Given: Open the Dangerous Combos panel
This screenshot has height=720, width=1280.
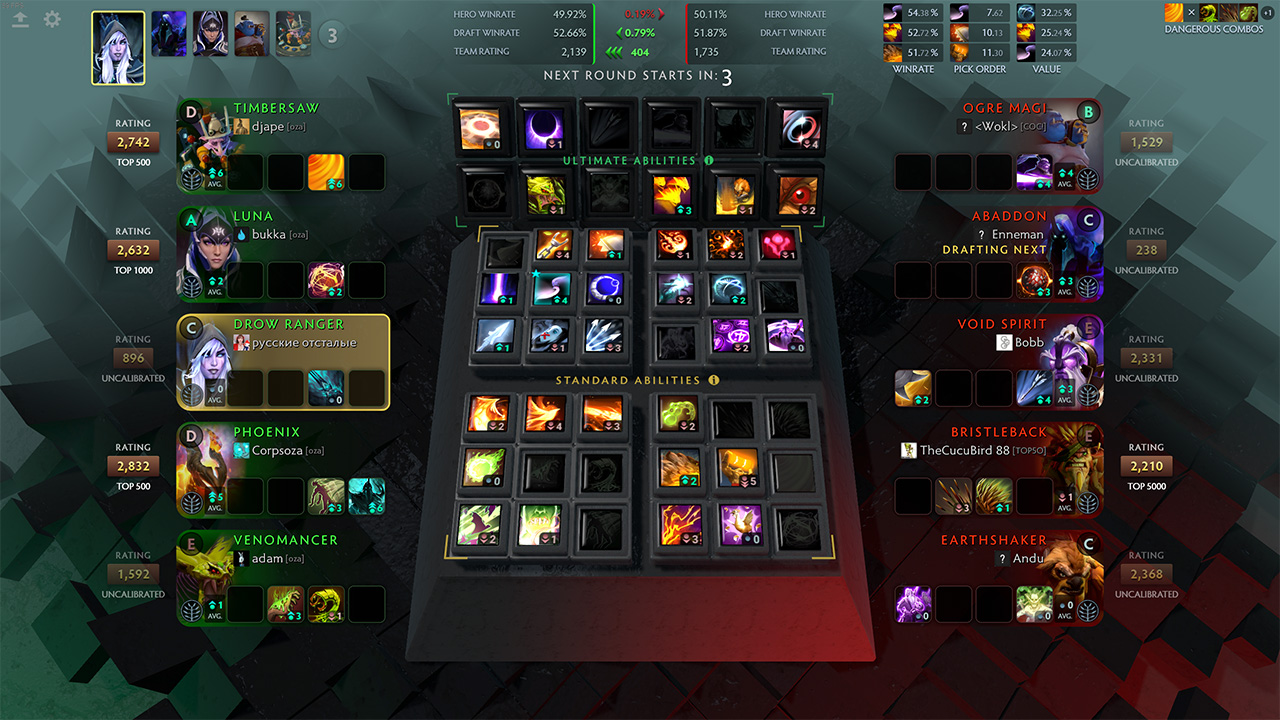Looking at the screenshot, I should (x=1213, y=18).
